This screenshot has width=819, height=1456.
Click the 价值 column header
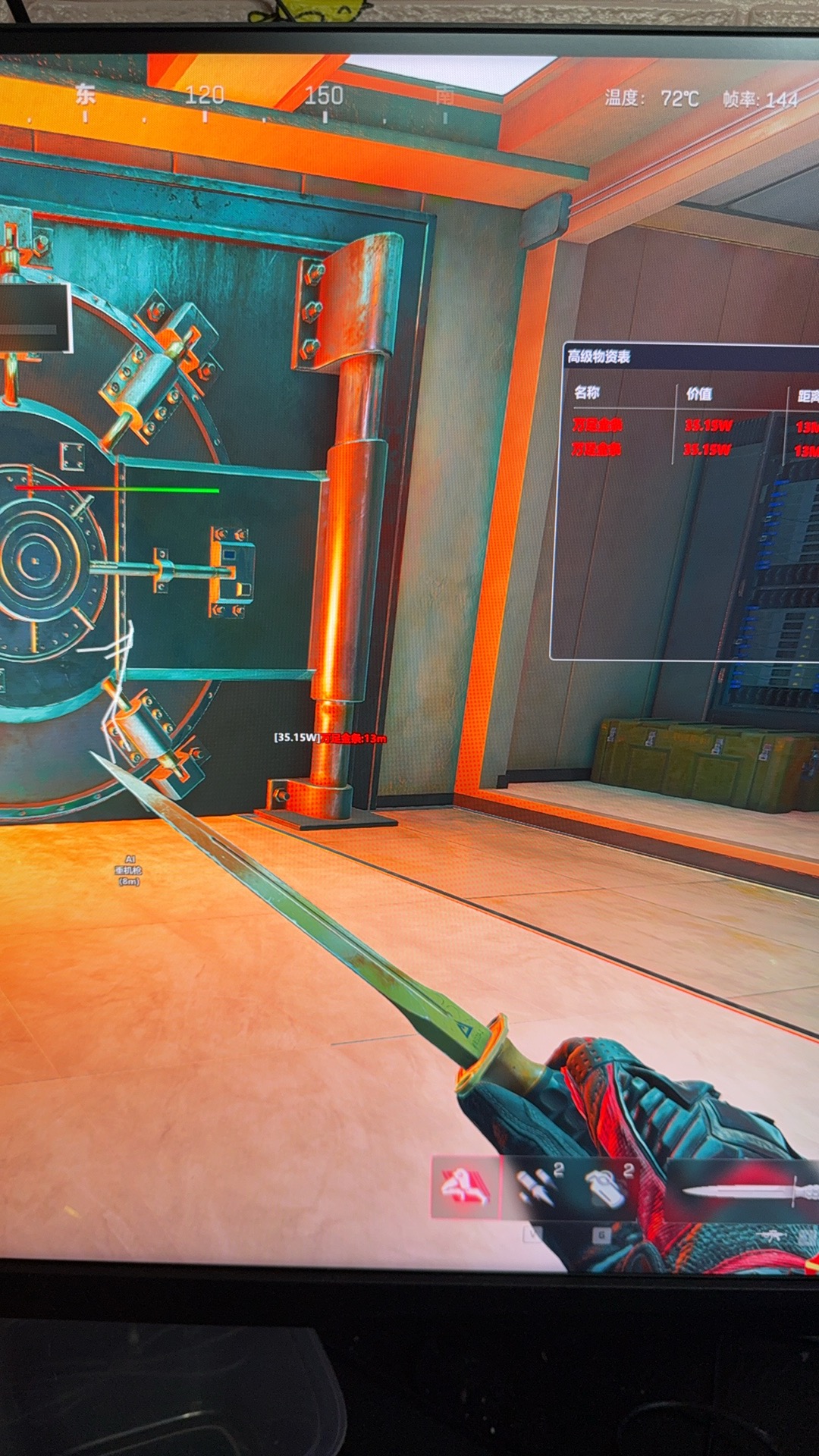699,394
